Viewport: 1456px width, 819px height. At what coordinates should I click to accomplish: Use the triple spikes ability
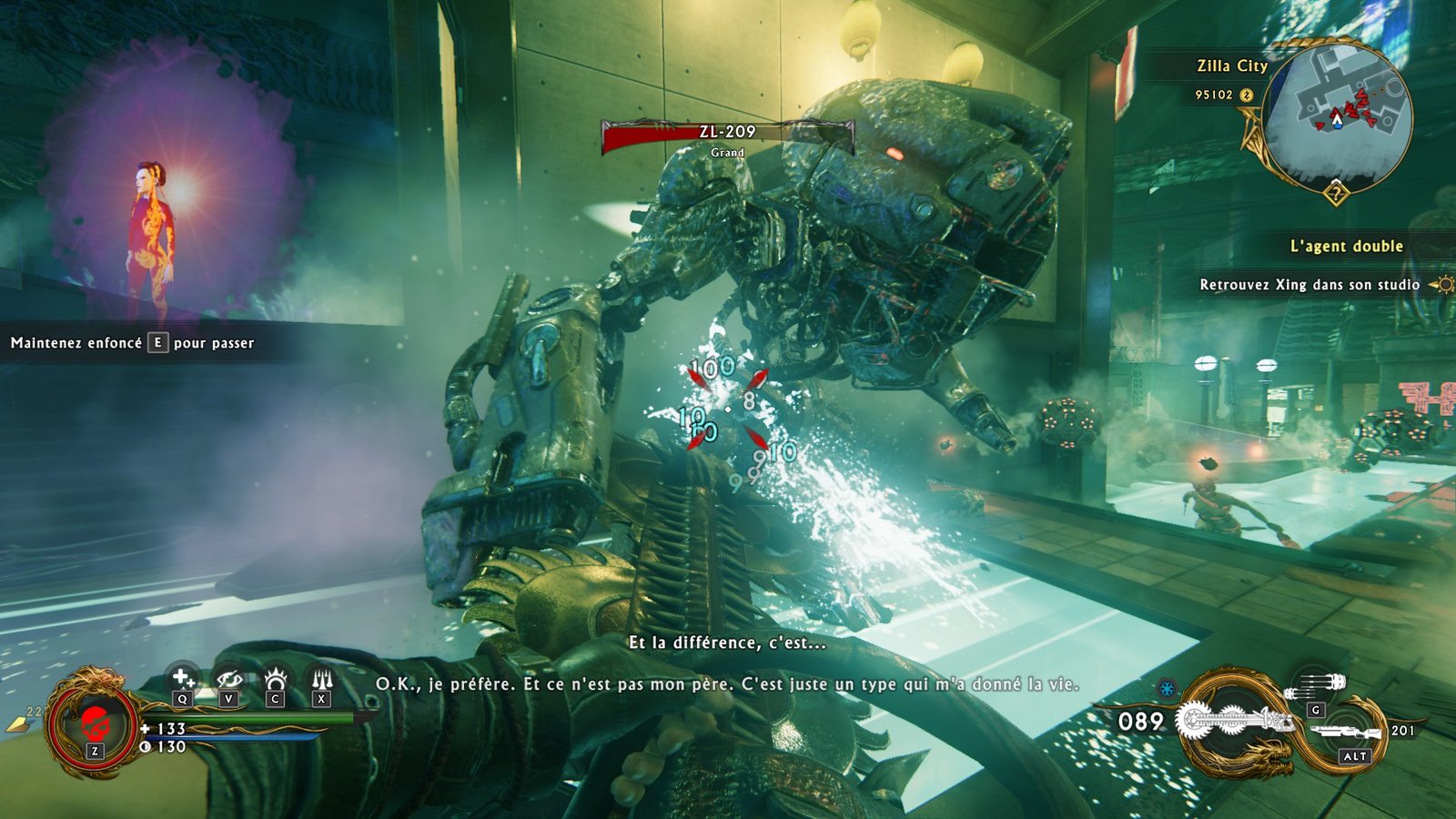pyautogui.click(x=321, y=679)
